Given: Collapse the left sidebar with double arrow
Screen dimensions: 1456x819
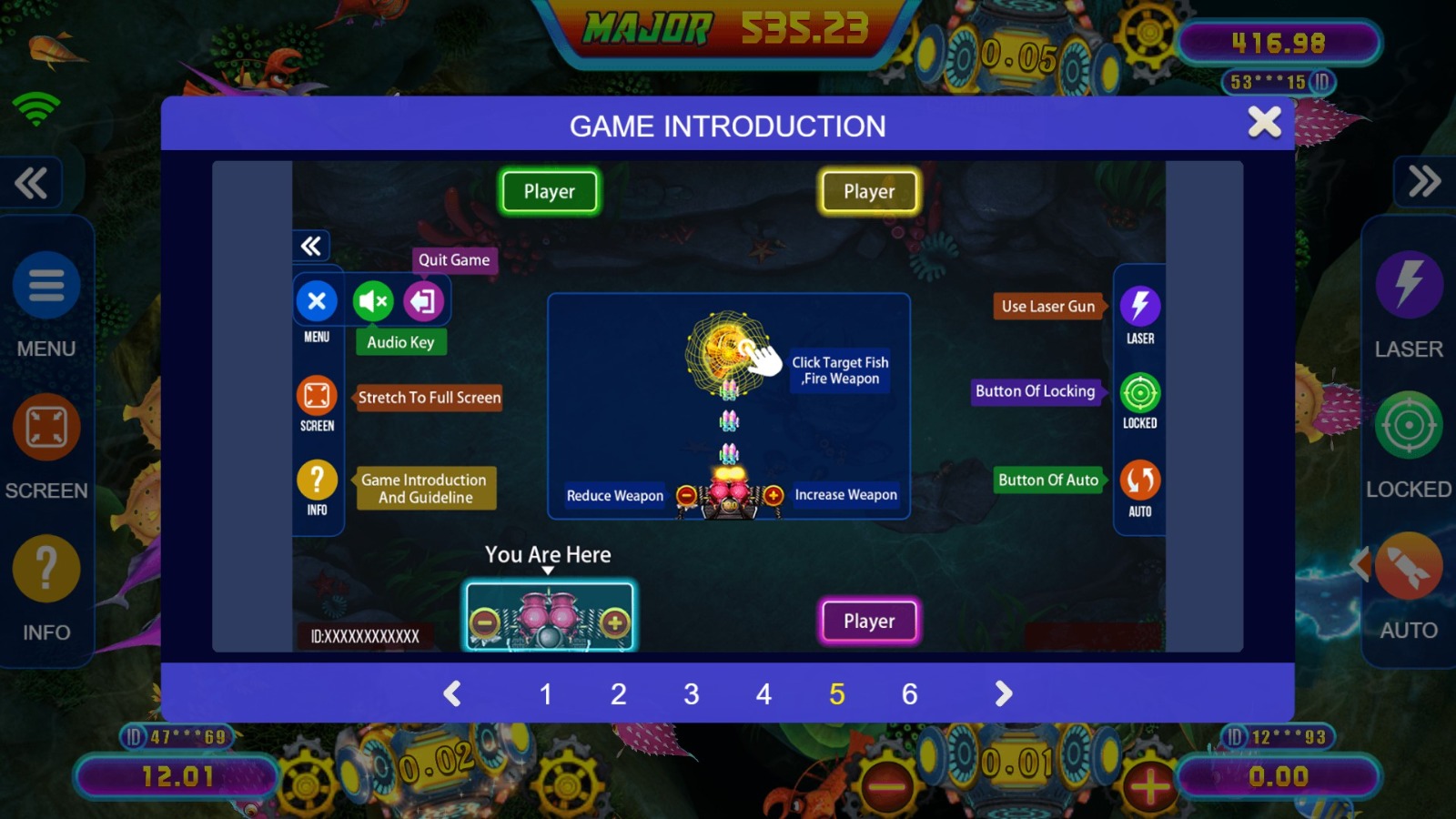Looking at the screenshot, I should [x=31, y=183].
